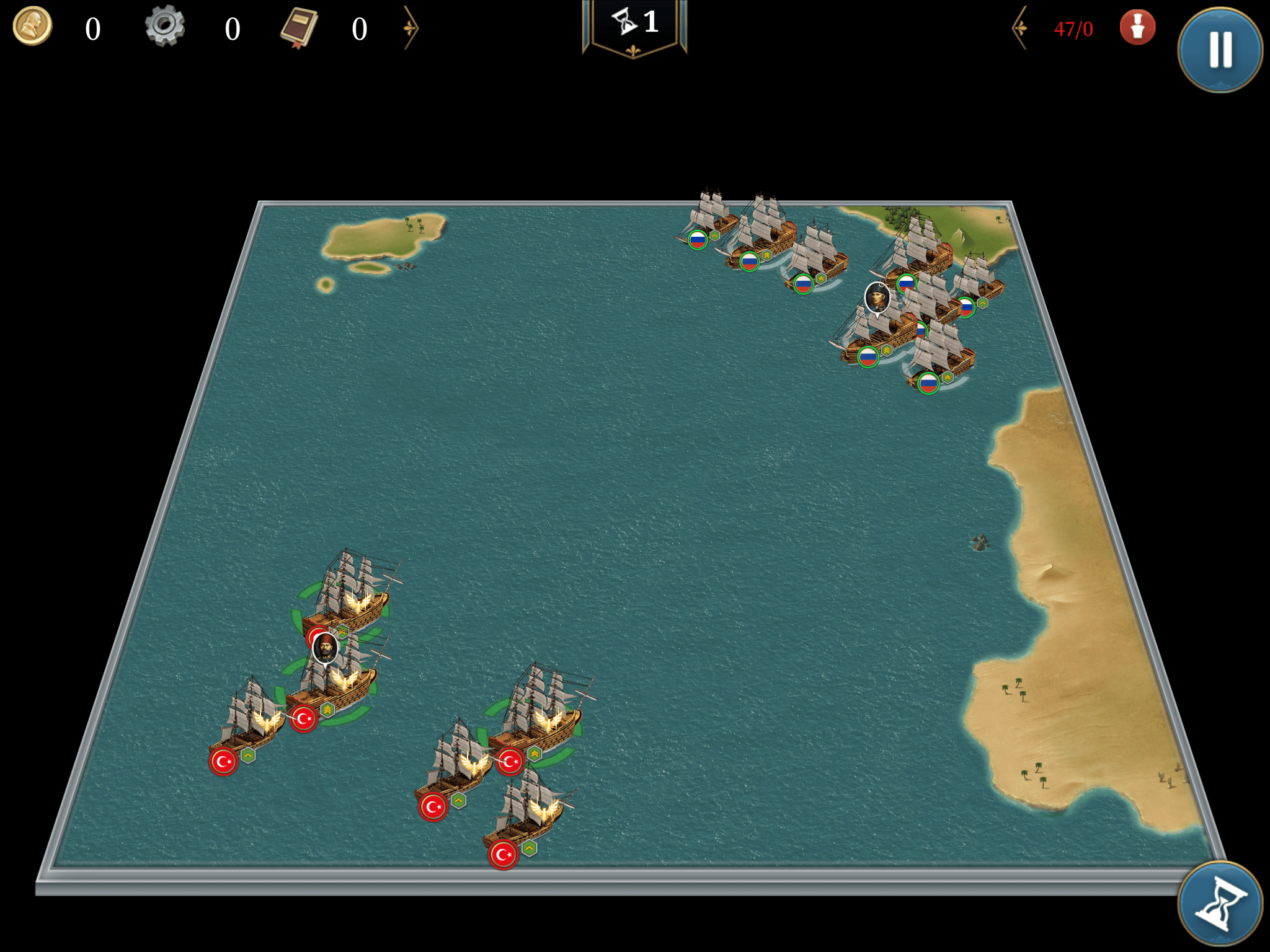Click the turn counter hourglass banner
The width and height of the screenshot is (1270, 952).
point(634,26)
